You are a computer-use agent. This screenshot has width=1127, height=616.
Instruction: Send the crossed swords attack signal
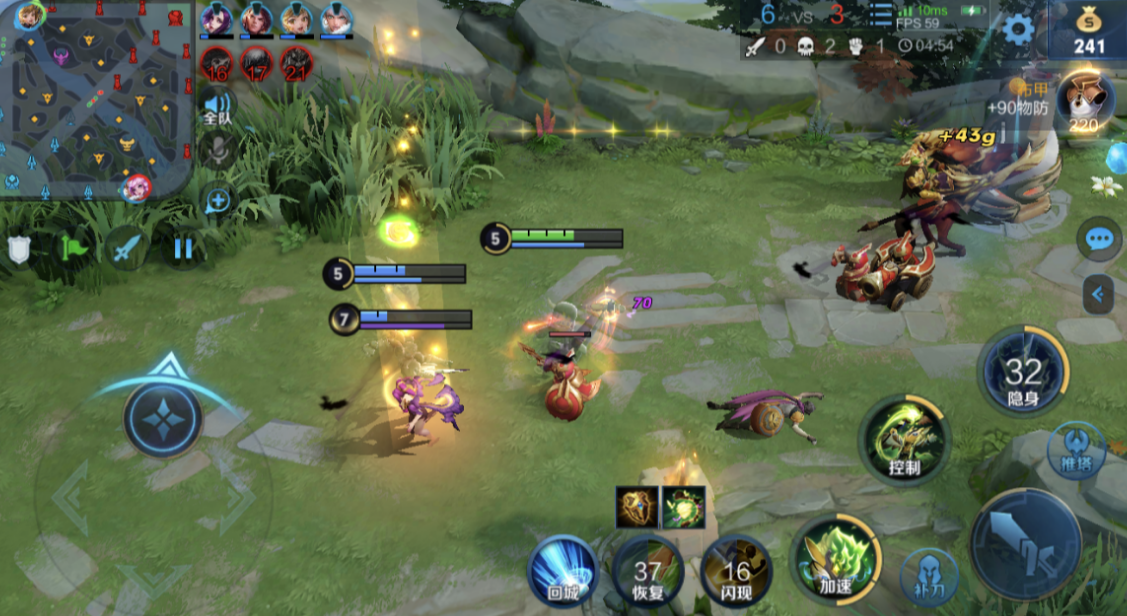(x=128, y=247)
